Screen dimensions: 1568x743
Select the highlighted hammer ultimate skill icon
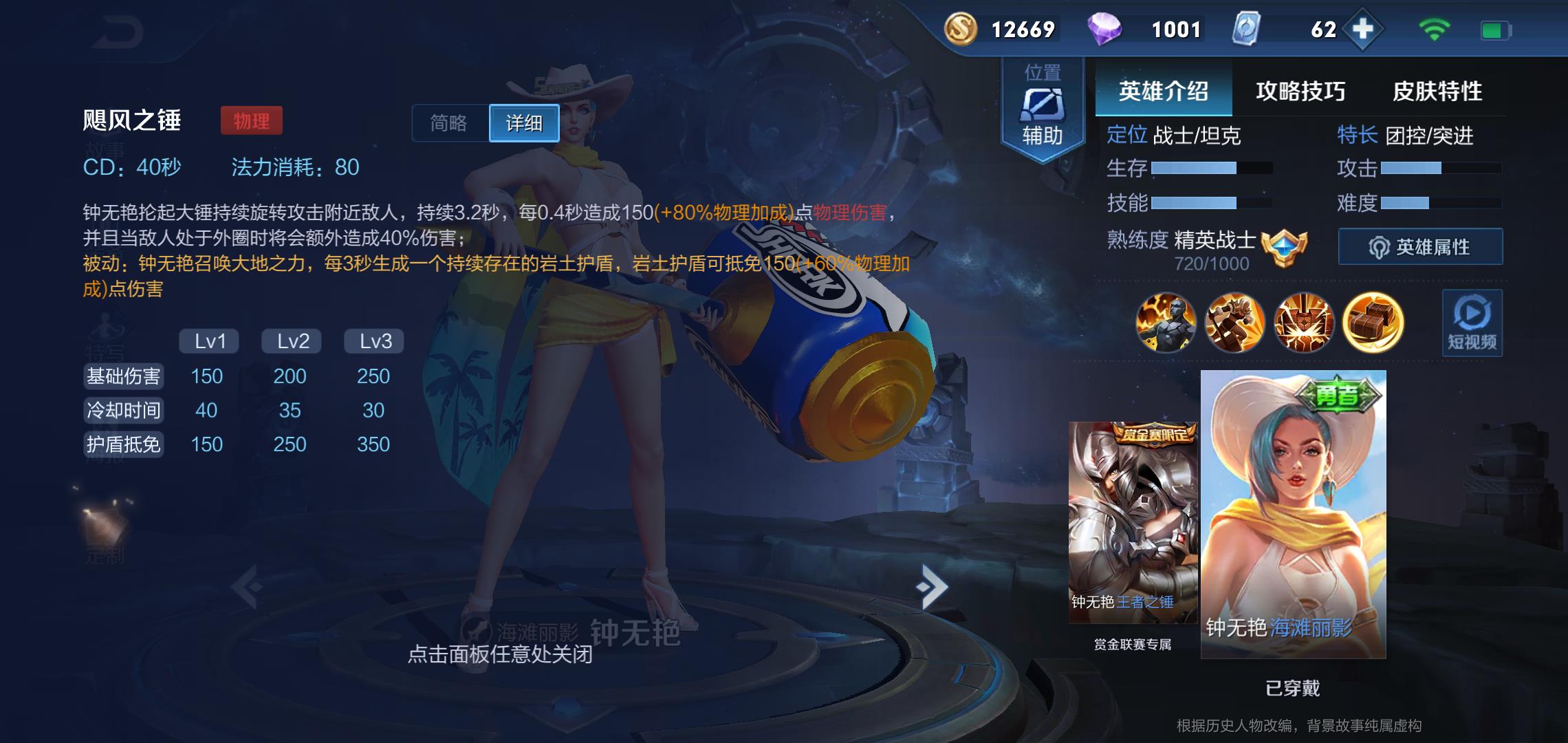pyautogui.click(x=1373, y=323)
